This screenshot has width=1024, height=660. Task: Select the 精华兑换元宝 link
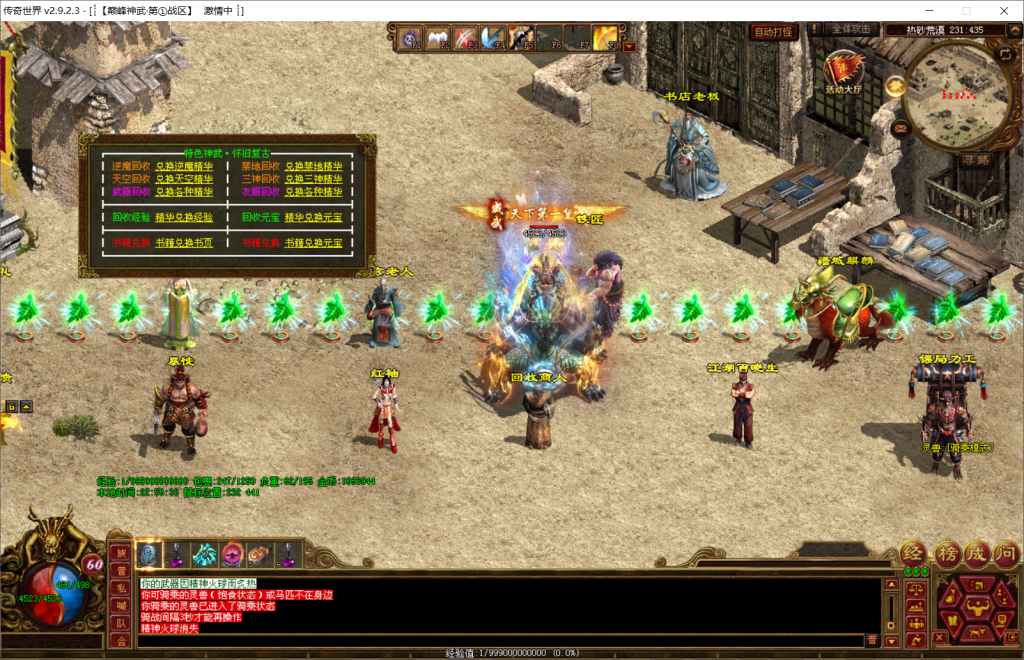(313, 216)
